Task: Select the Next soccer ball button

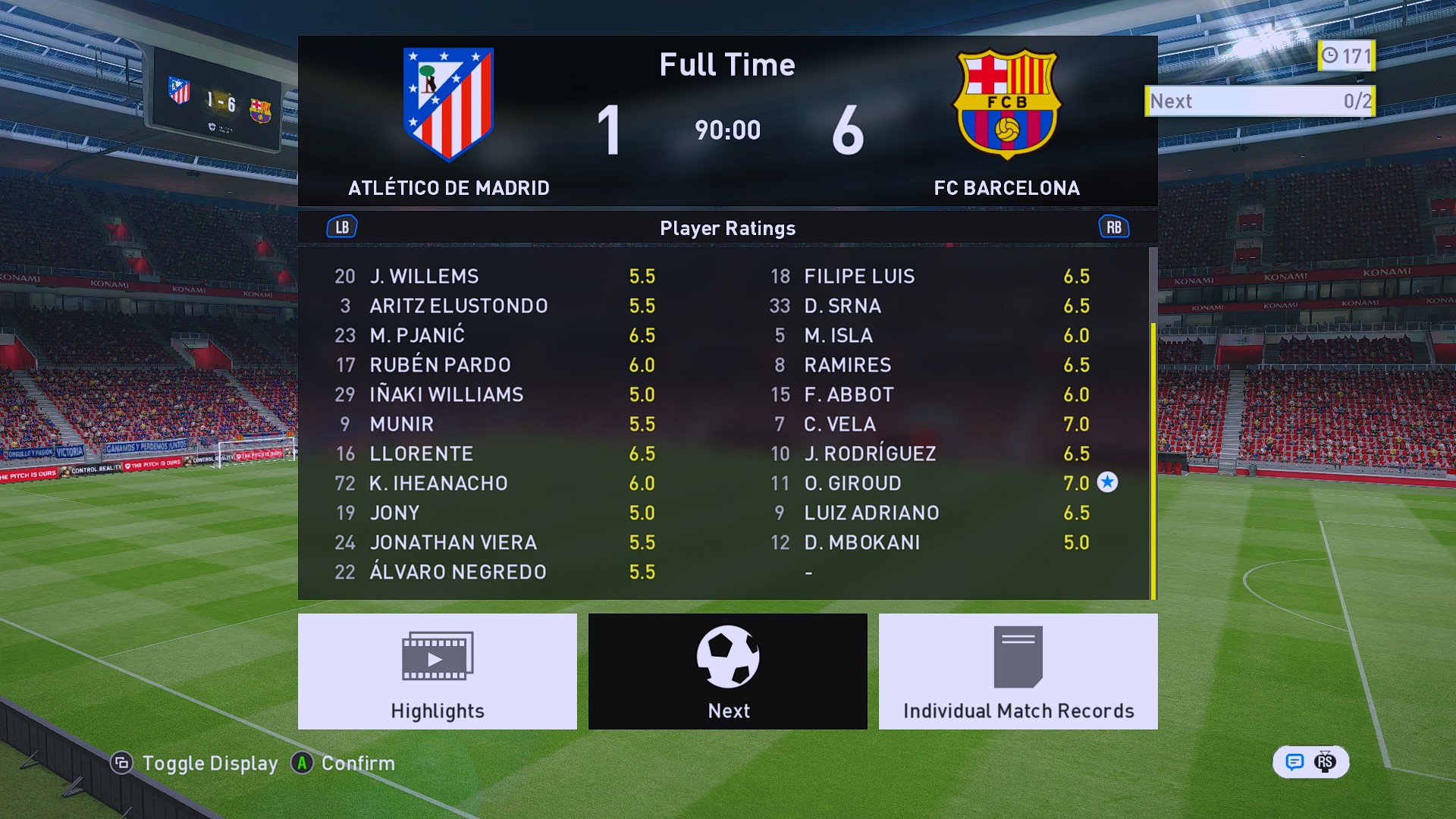Action: pos(727,671)
